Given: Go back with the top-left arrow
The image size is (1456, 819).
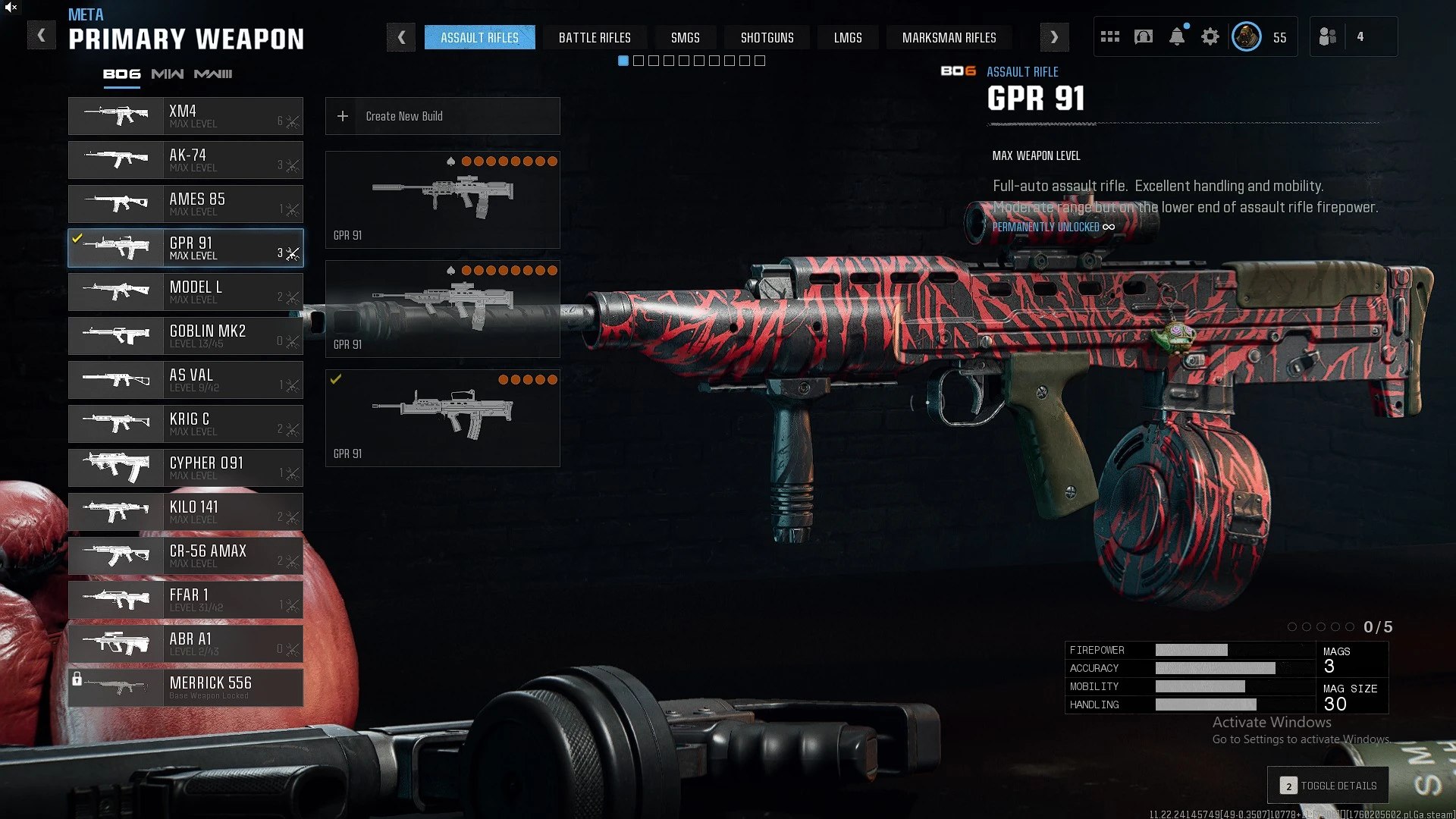Looking at the screenshot, I should [x=41, y=36].
